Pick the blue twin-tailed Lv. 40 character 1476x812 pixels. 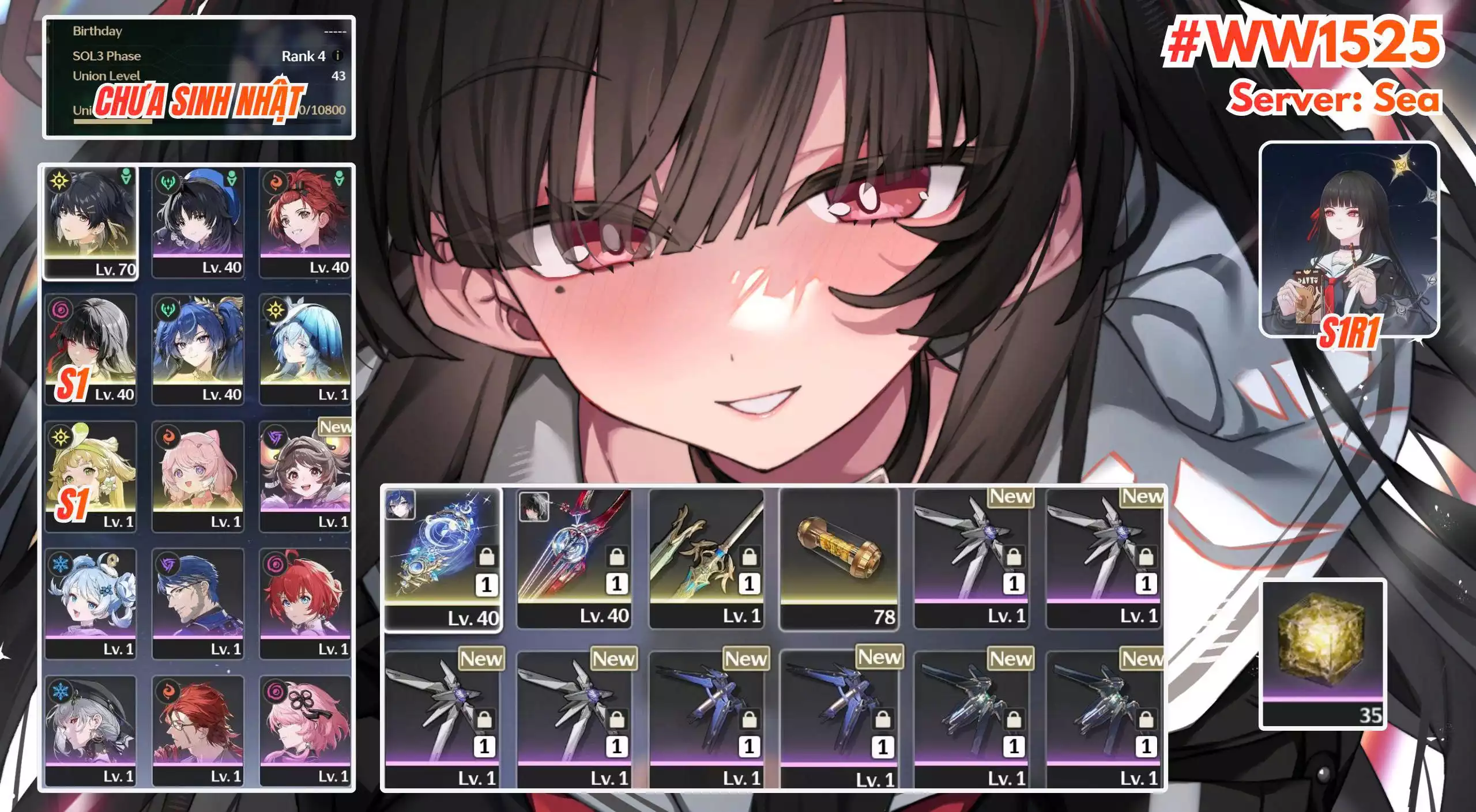point(198,350)
